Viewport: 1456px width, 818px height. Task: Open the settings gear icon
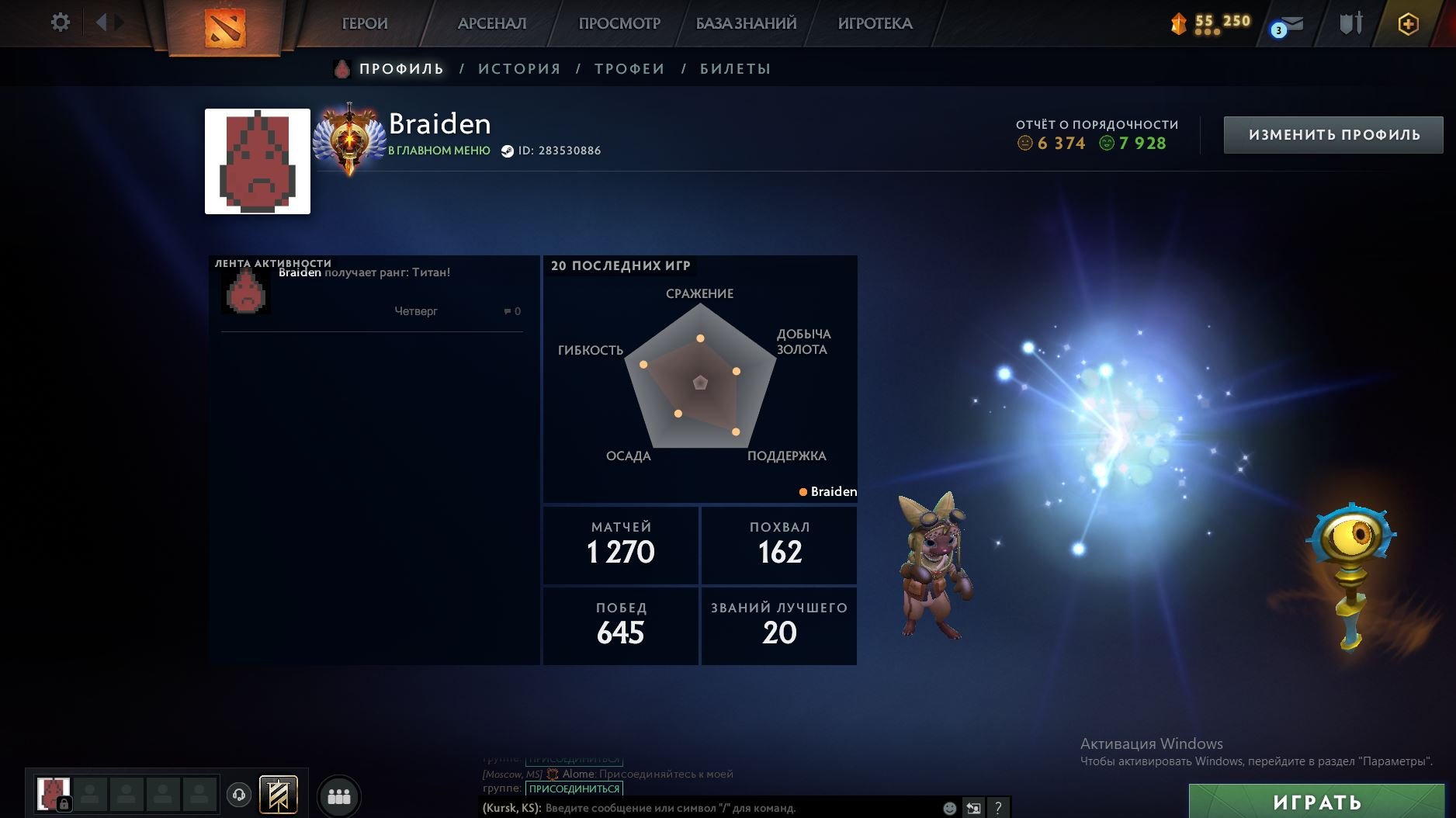click(x=61, y=23)
